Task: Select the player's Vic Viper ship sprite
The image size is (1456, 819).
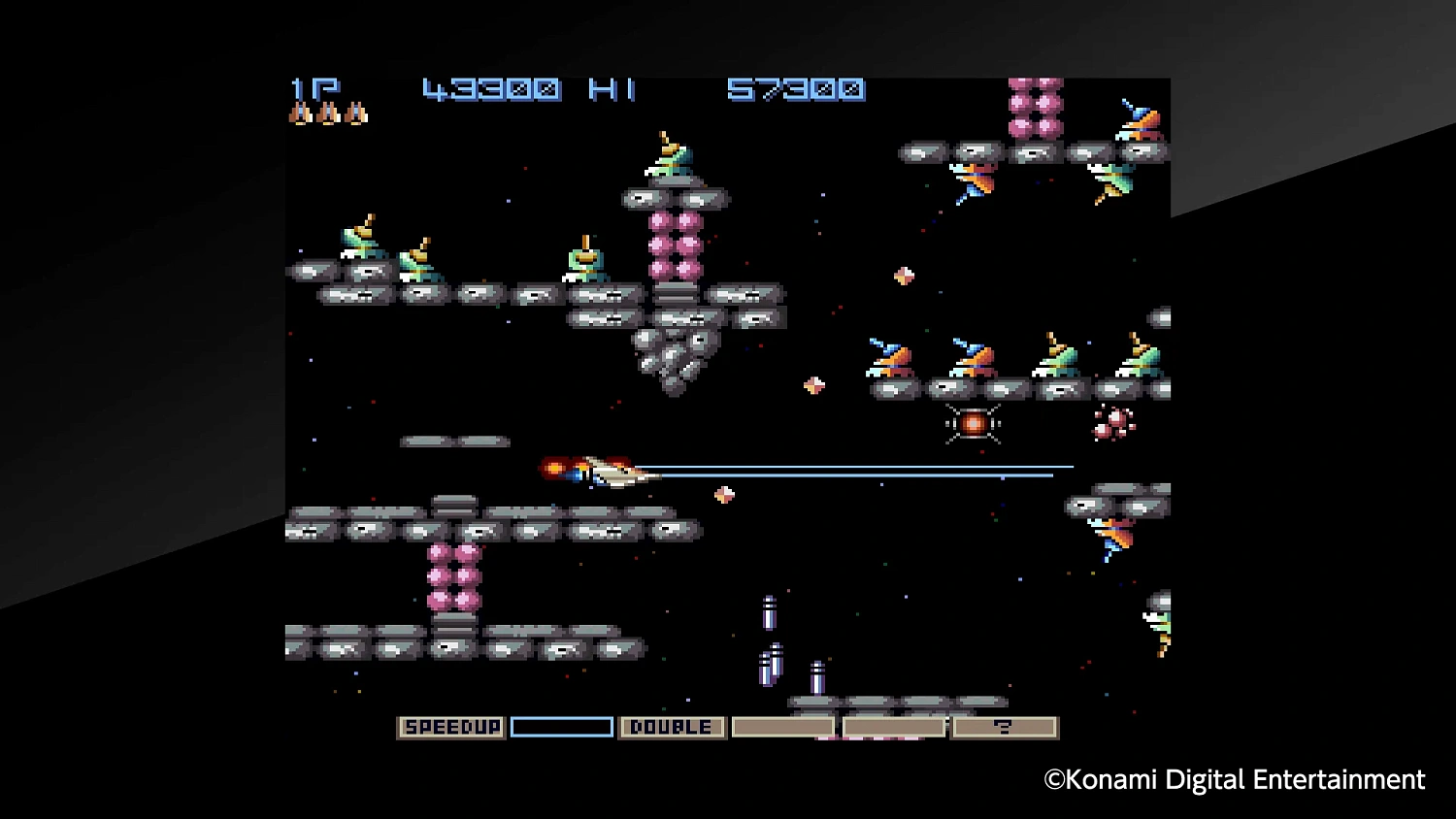Action: [607, 469]
